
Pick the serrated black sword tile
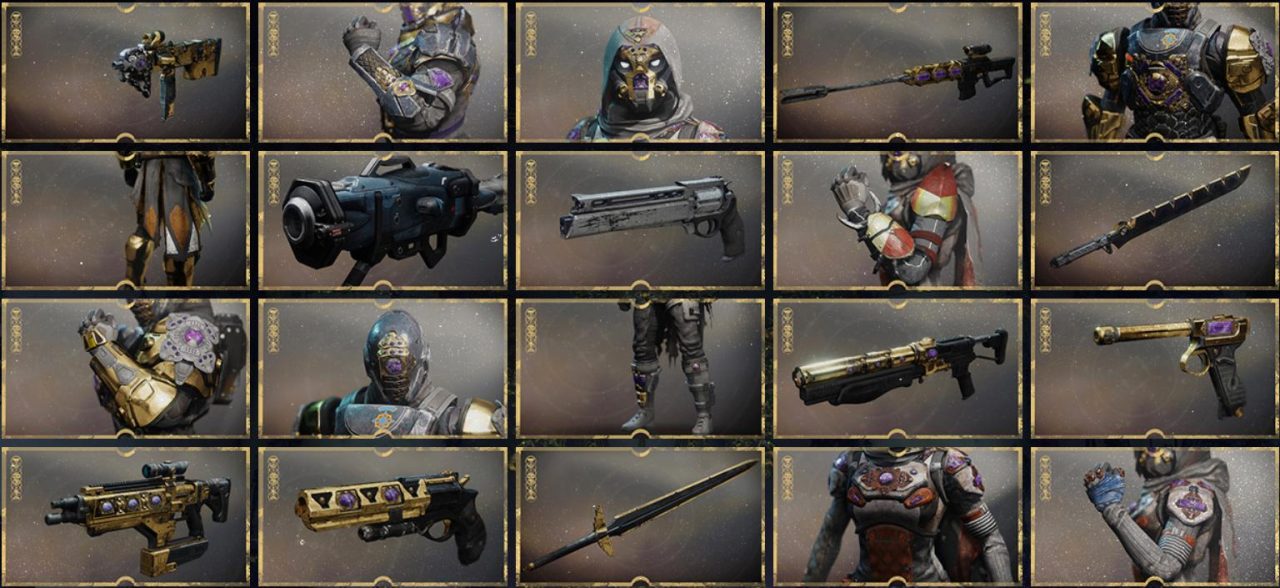1155,220
